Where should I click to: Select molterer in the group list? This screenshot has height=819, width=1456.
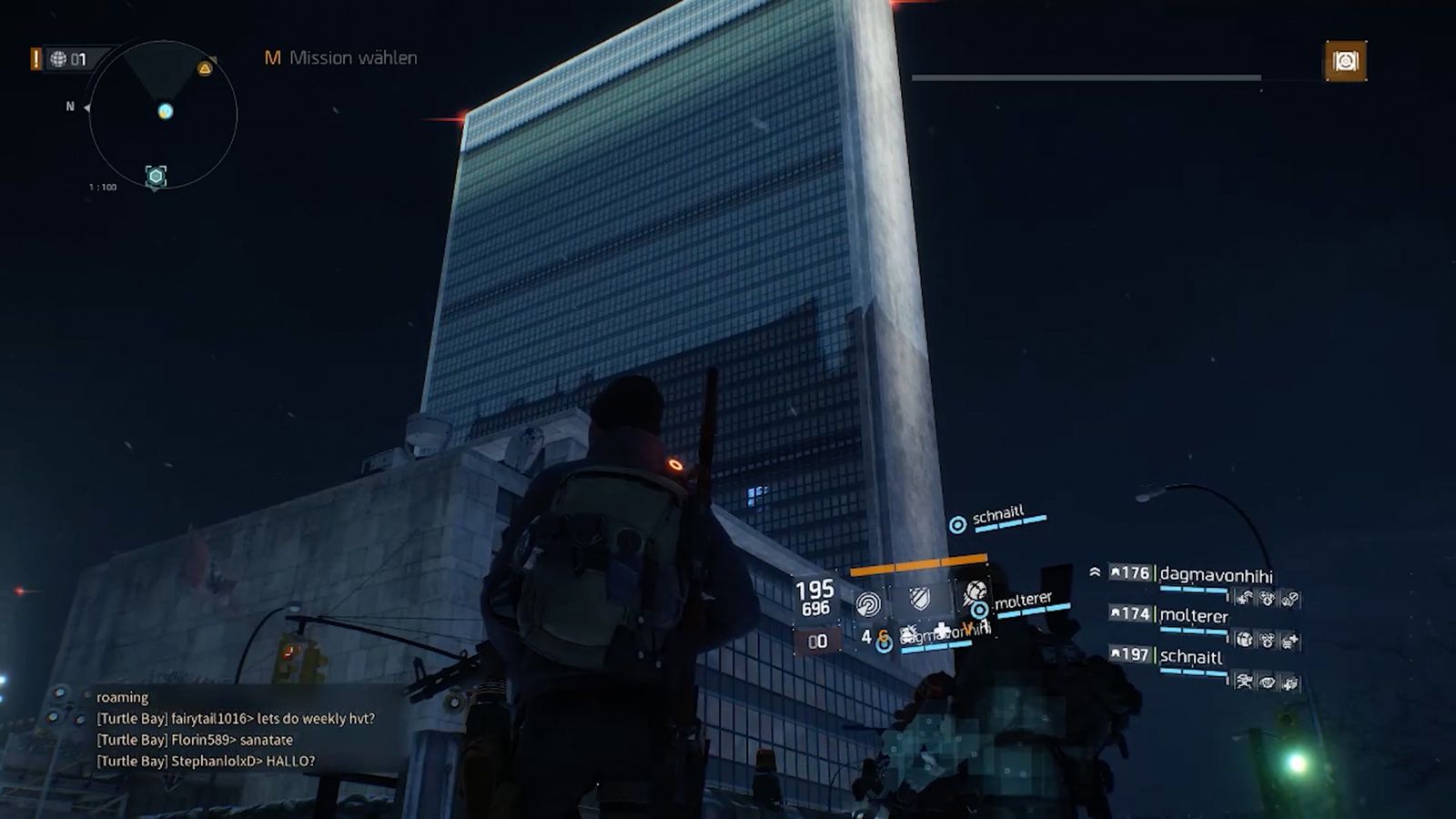coord(1193,616)
